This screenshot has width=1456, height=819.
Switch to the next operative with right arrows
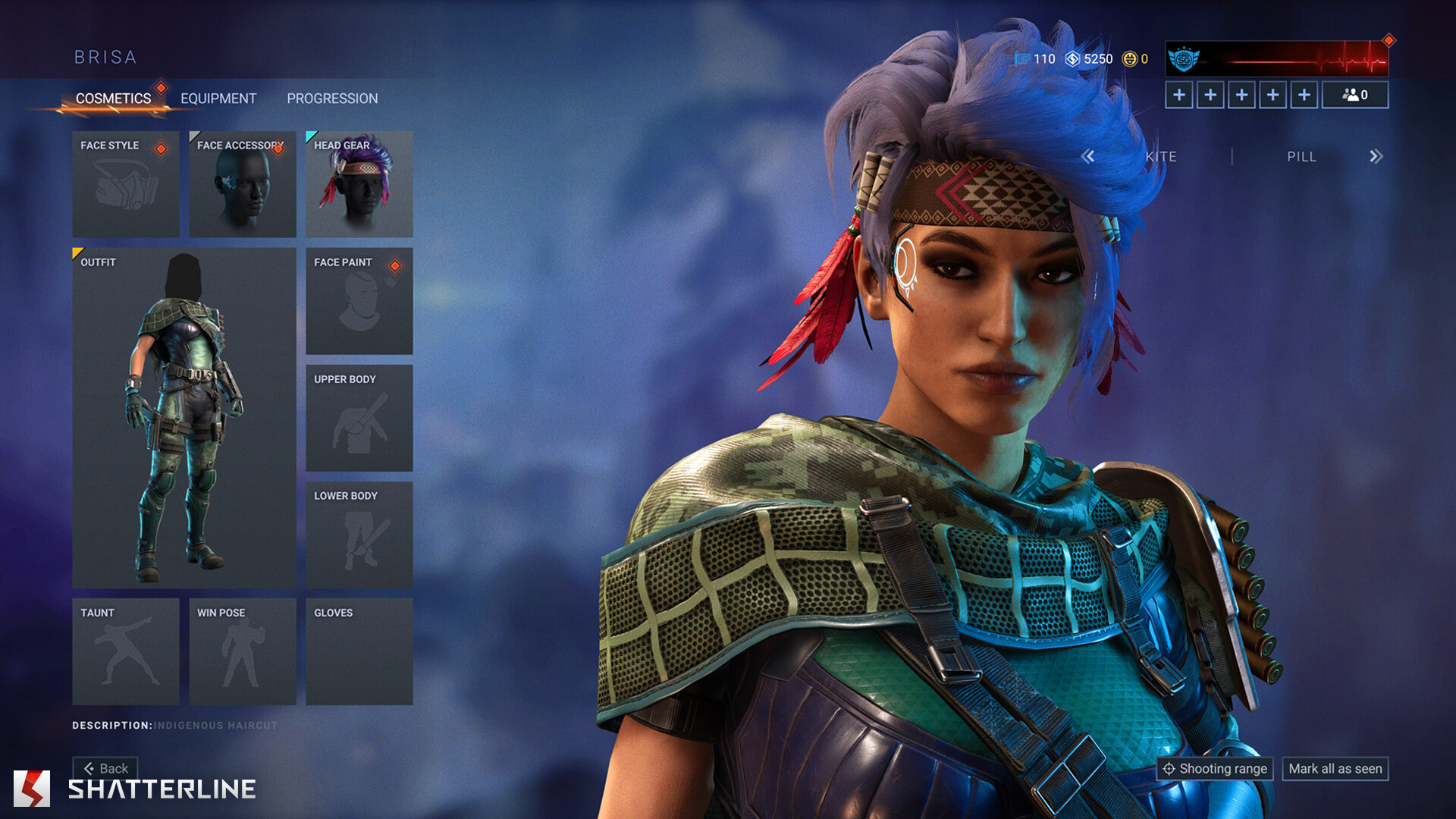[x=1376, y=156]
